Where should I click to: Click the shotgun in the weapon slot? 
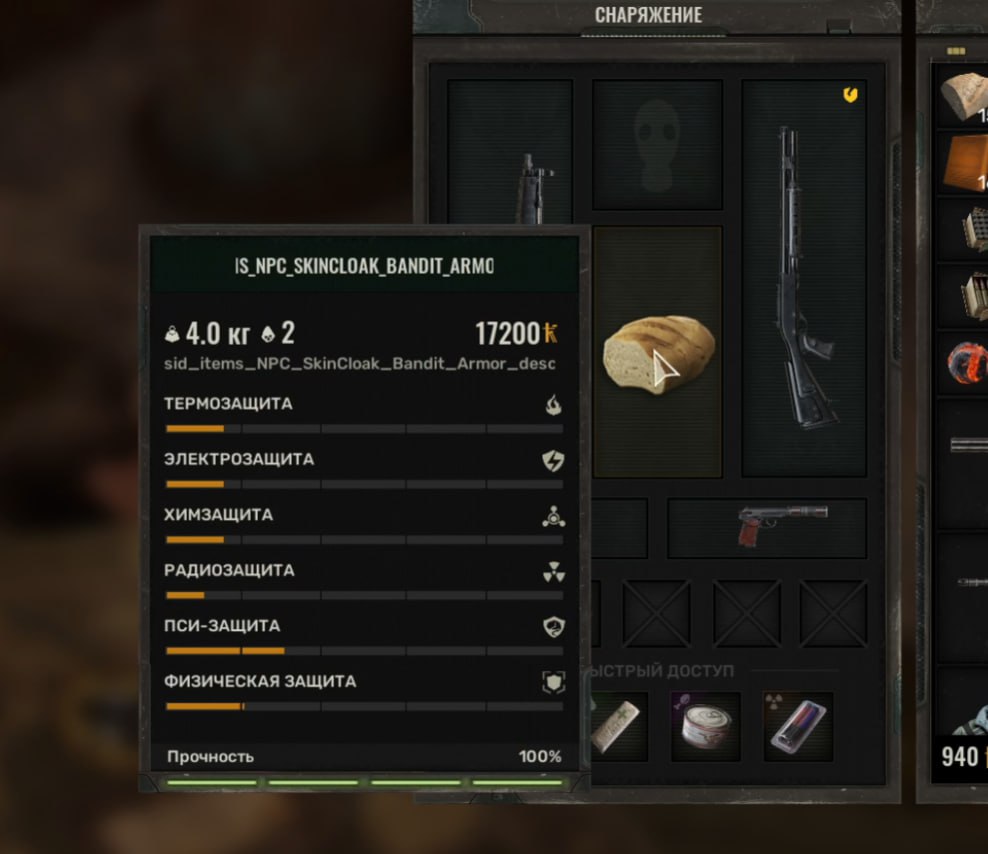(803, 280)
